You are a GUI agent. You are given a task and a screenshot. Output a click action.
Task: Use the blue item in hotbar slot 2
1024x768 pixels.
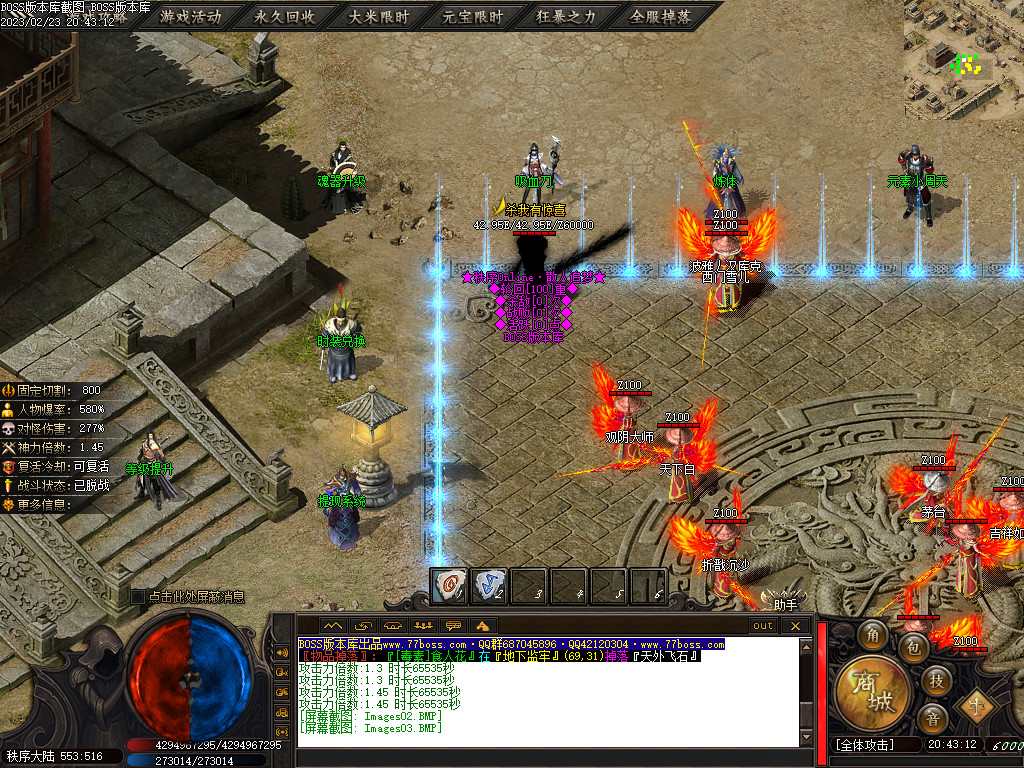click(x=489, y=586)
